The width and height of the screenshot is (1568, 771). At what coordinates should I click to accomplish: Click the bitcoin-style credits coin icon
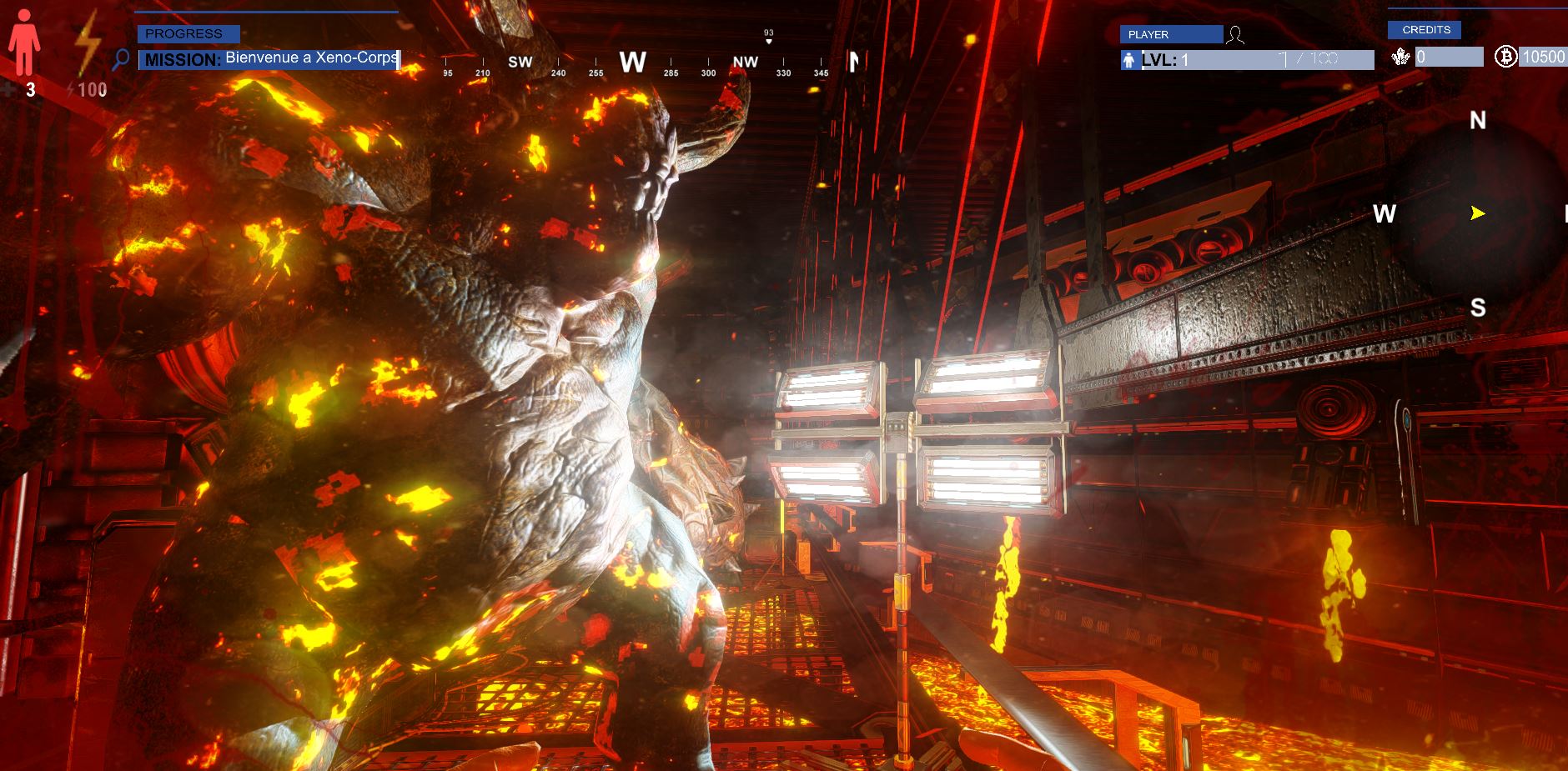click(1505, 57)
